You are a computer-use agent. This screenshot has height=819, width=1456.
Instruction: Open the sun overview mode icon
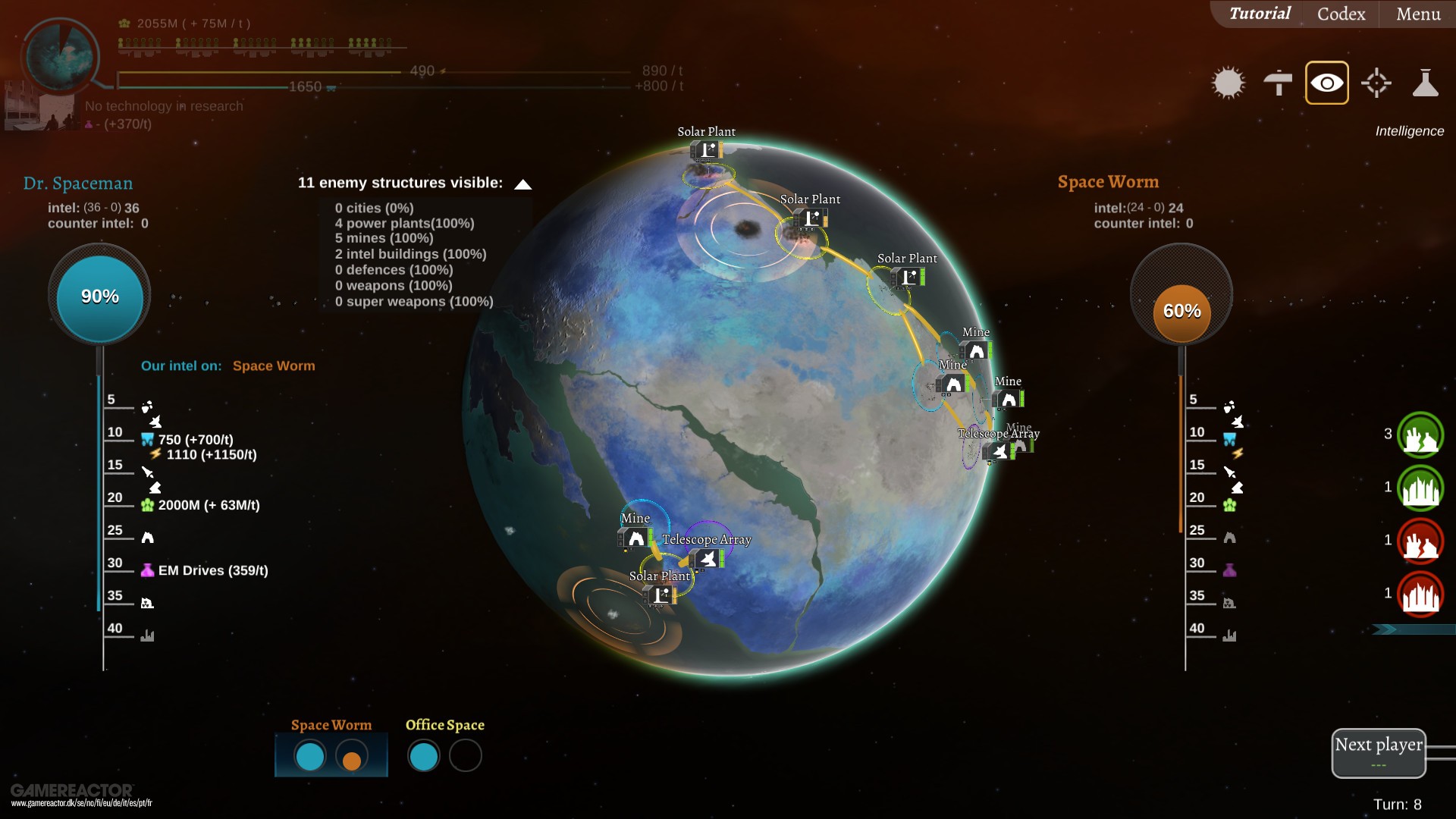pyautogui.click(x=1228, y=82)
